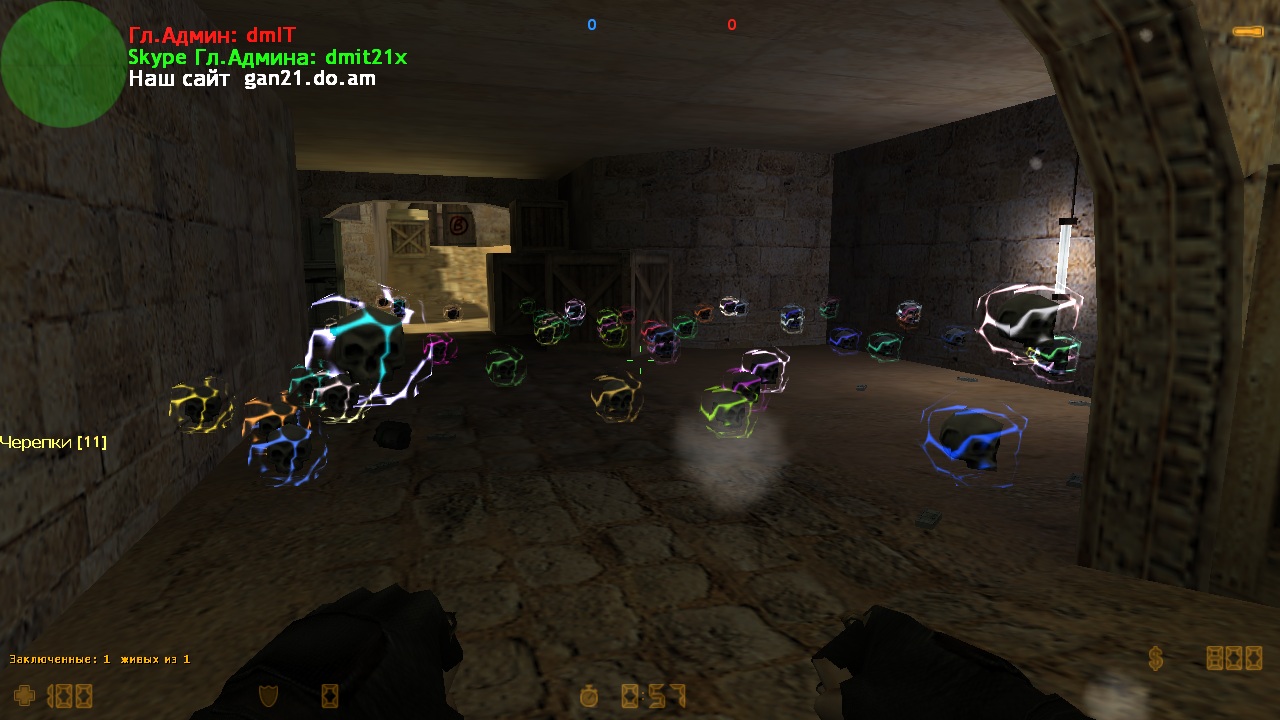Select the round timer clock icon
Viewport: 1280px width, 720px height.
click(592, 695)
